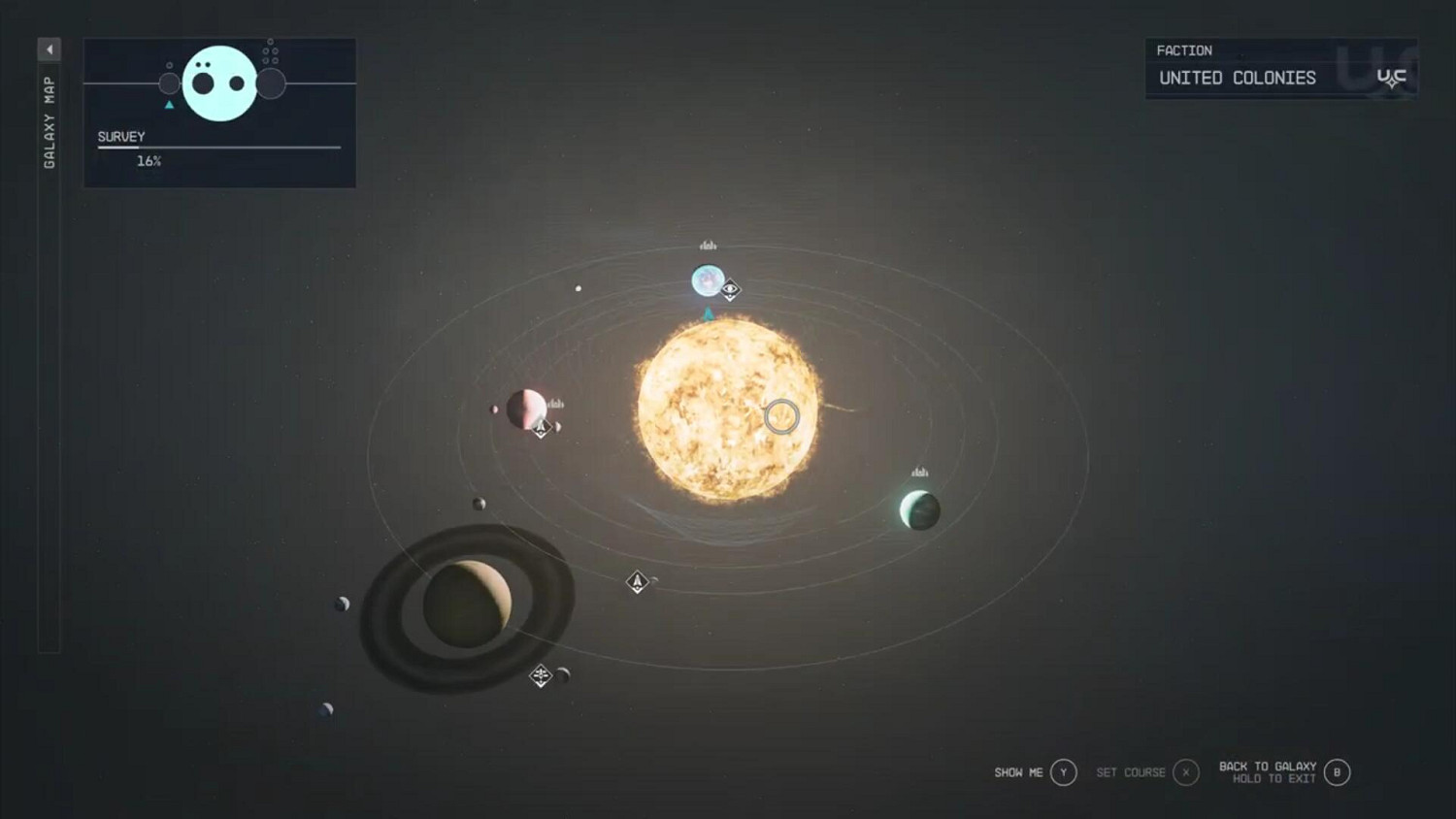Expand the United Colonies faction panel
Screen dimensions: 1456x819
1237,78
